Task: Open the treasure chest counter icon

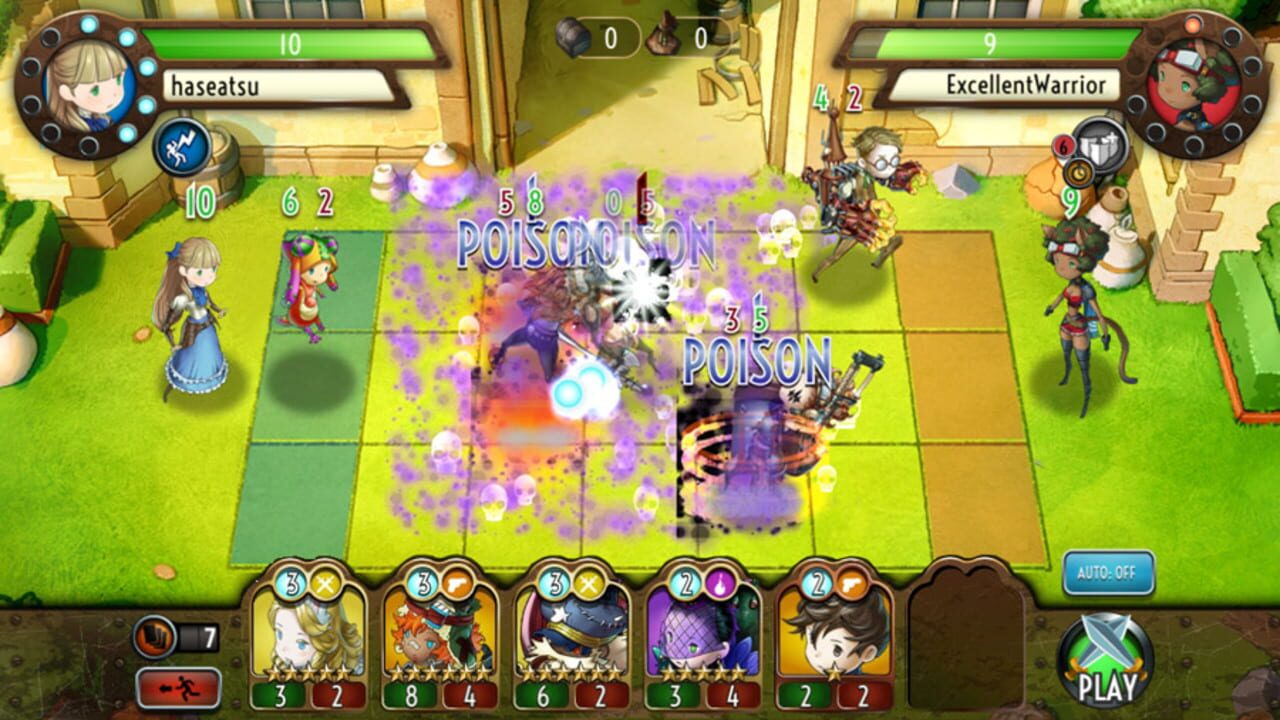Action: coord(575,36)
